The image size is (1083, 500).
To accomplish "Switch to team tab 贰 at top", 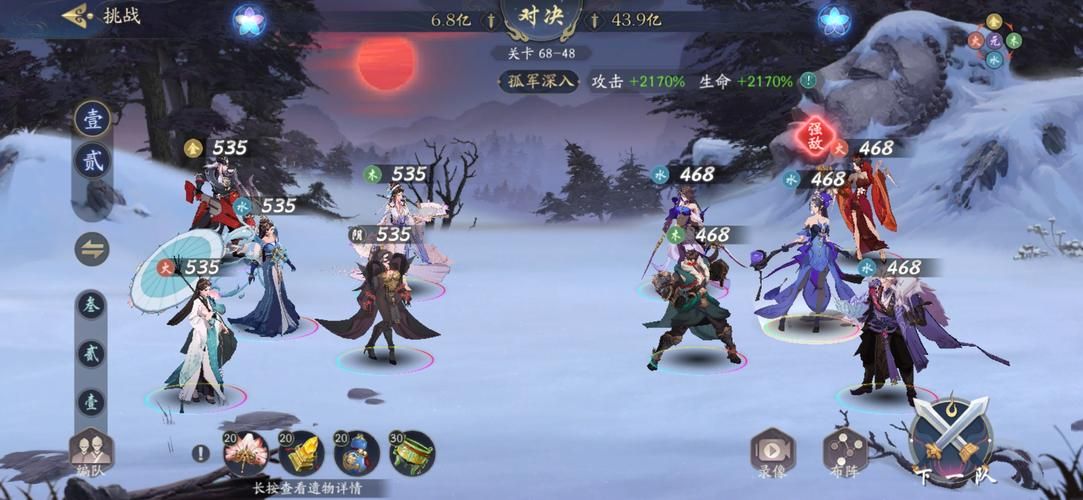I will (91, 159).
